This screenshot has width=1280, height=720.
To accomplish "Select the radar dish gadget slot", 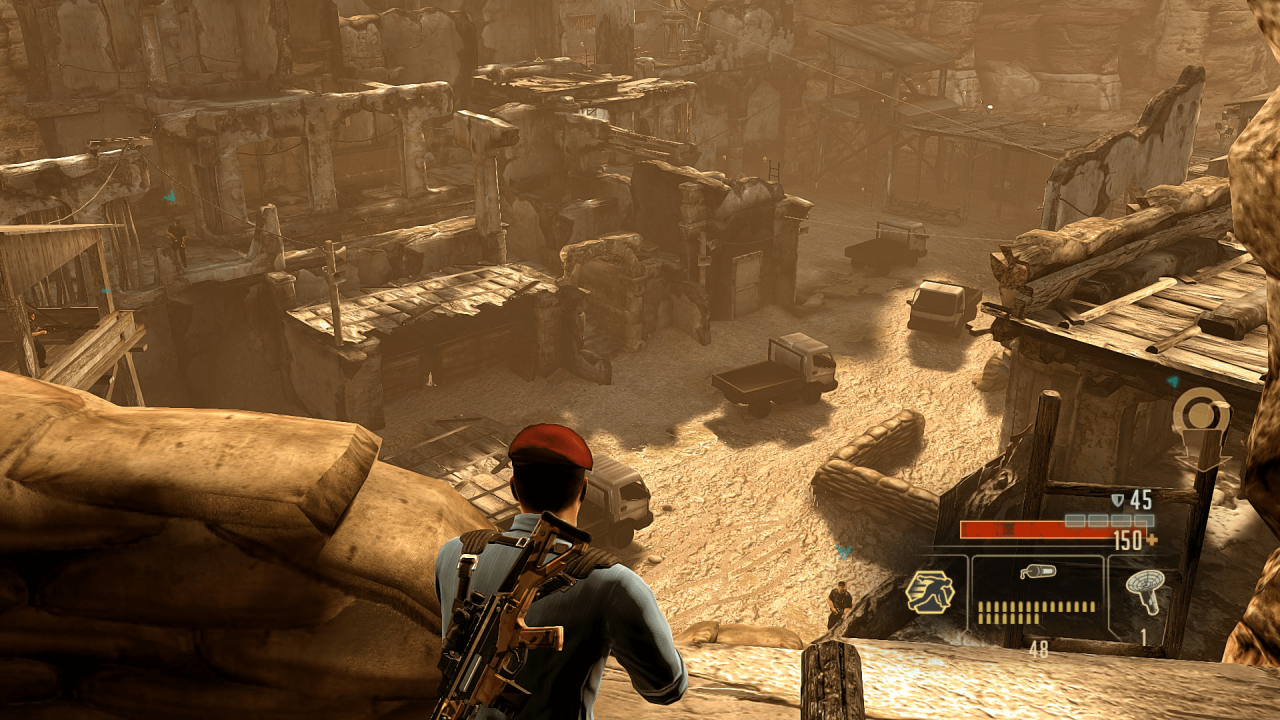I will [x=1143, y=592].
